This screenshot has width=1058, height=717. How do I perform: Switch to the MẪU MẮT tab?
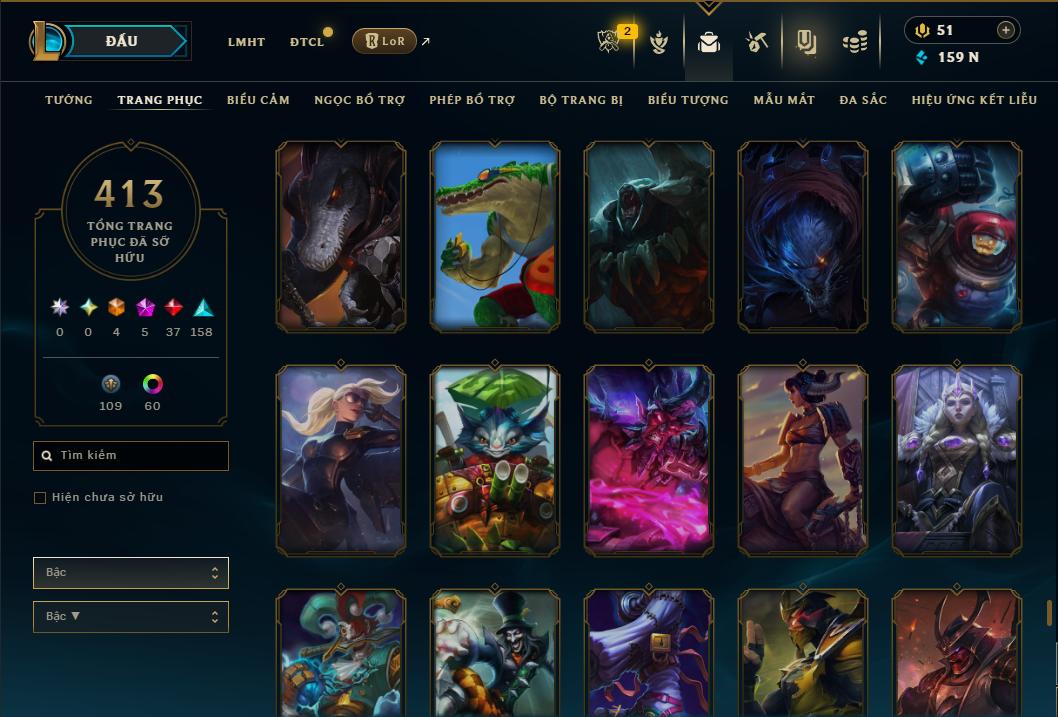click(784, 100)
